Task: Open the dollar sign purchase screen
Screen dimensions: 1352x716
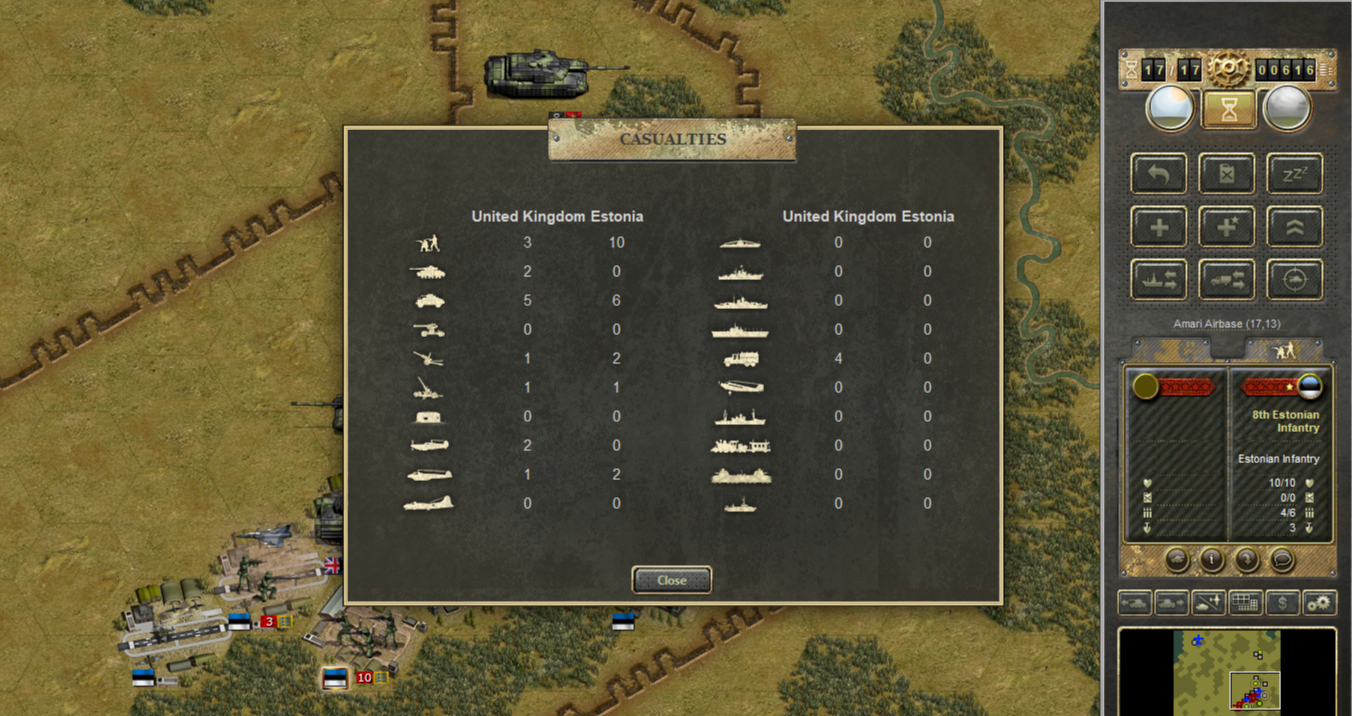Action: tap(1282, 603)
